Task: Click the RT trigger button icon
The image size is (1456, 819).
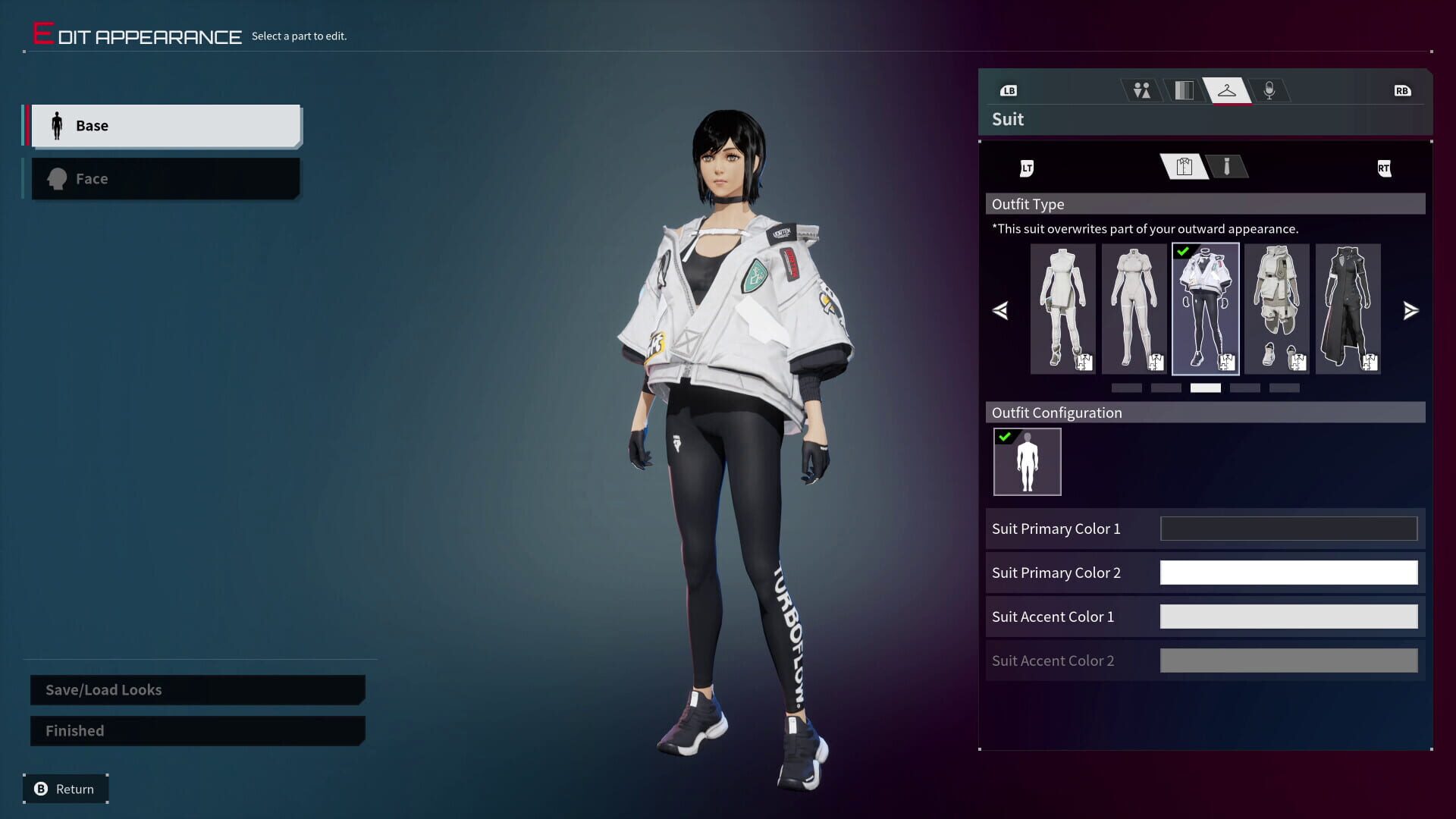Action: 1385,168
